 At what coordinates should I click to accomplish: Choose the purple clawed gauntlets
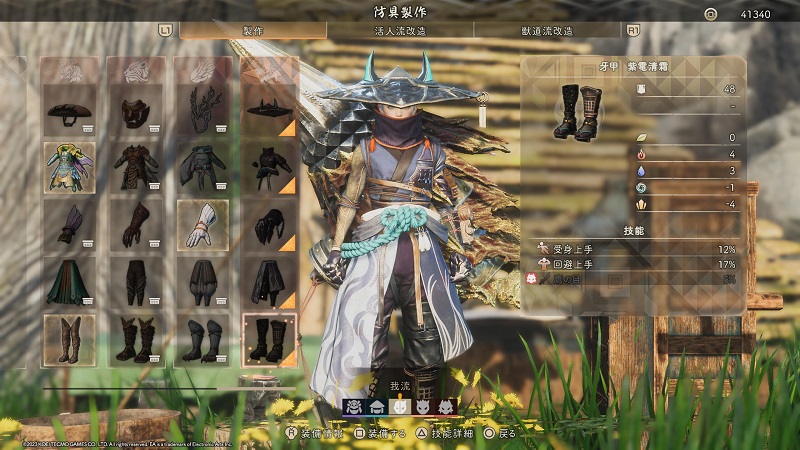(x=69, y=224)
